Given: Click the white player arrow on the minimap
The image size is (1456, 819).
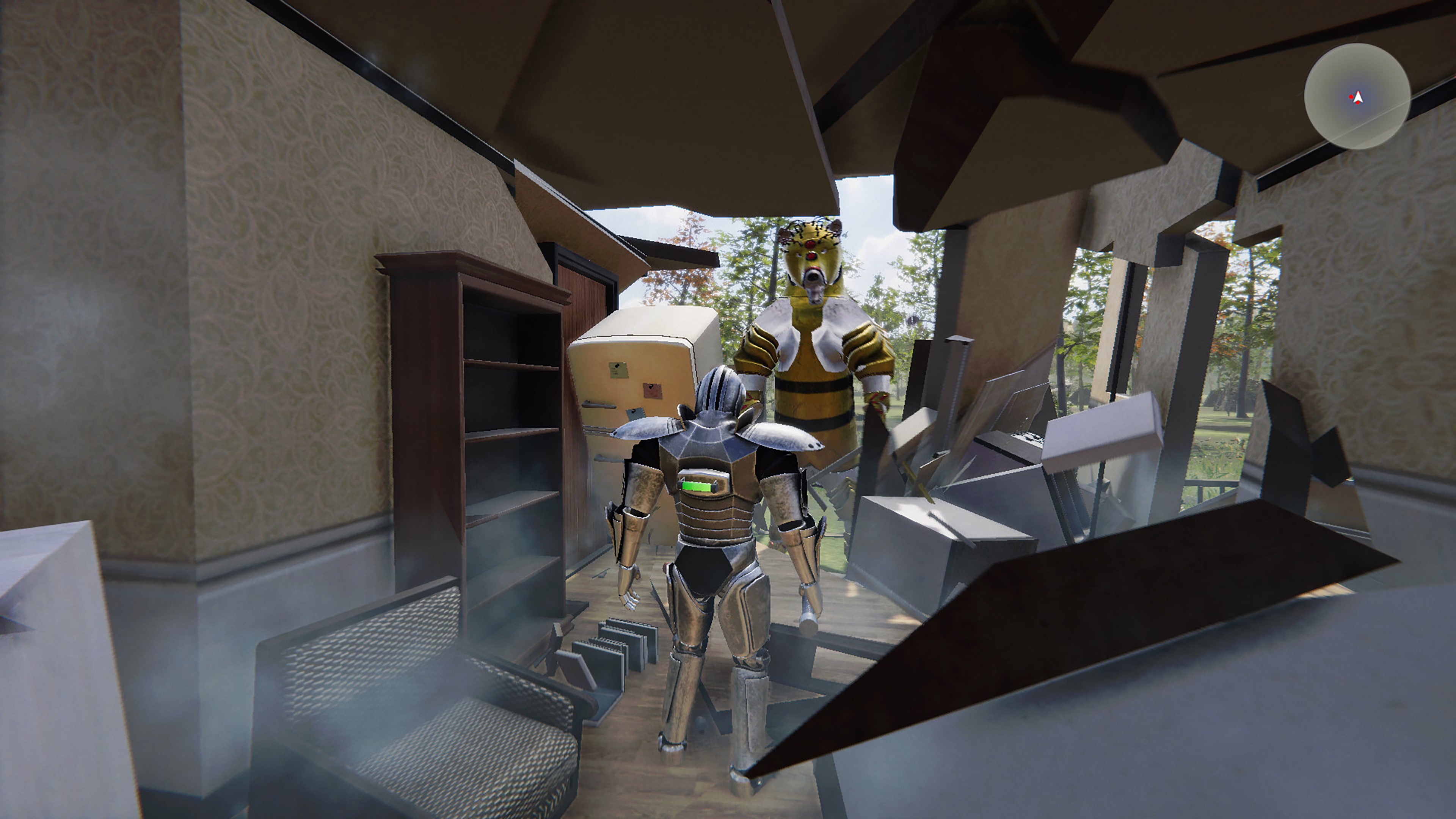Looking at the screenshot, I should pos(1358,97).
